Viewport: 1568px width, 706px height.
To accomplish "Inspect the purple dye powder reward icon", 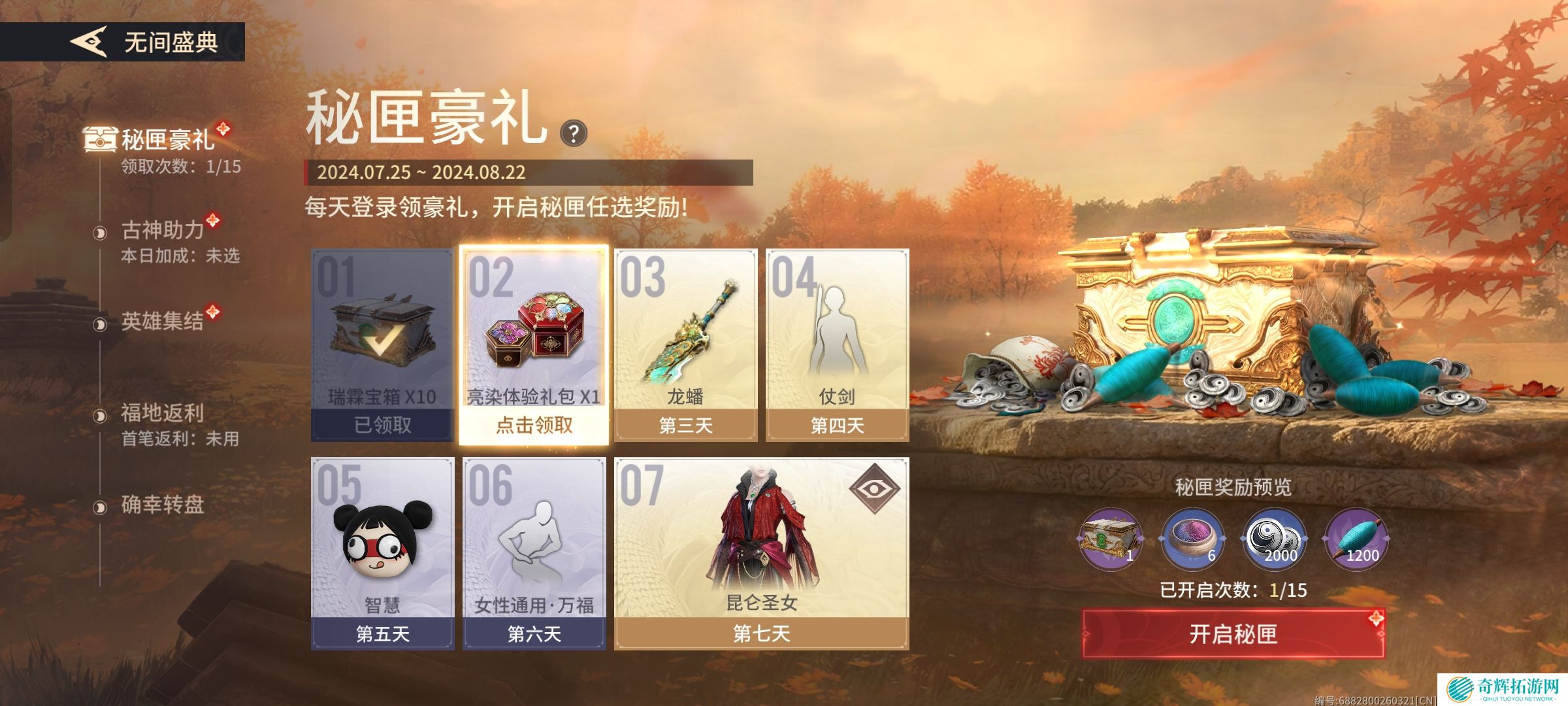I will (x=1192, y=539).
